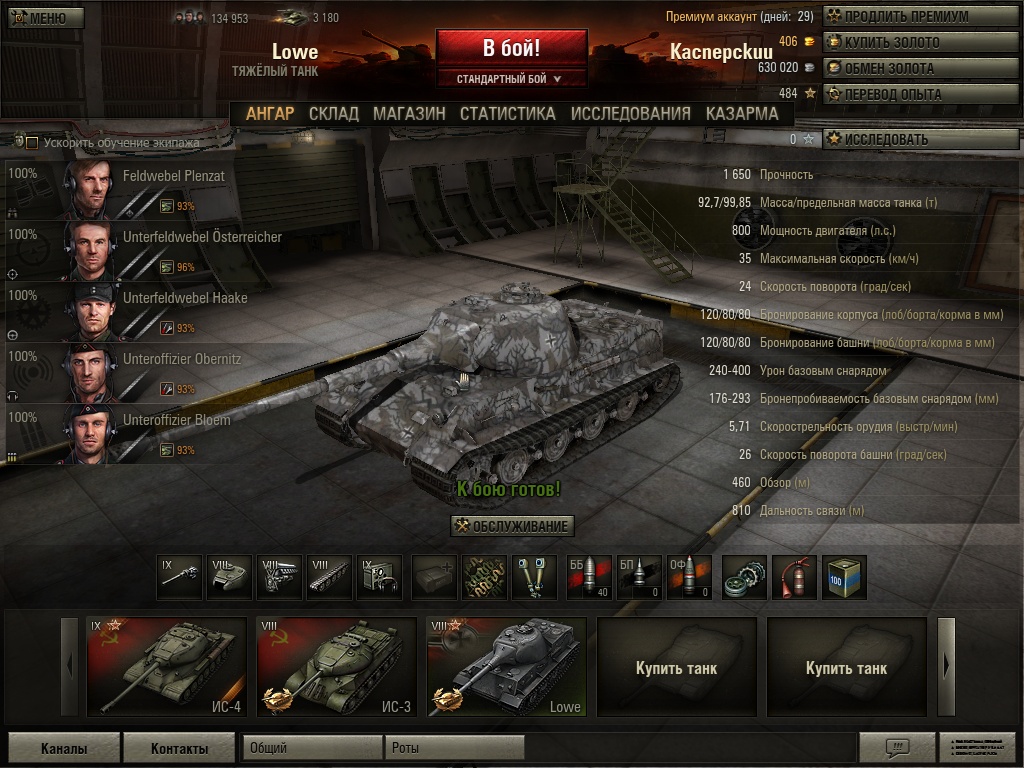Go to the Исследования tab

[x=630, y=114]
